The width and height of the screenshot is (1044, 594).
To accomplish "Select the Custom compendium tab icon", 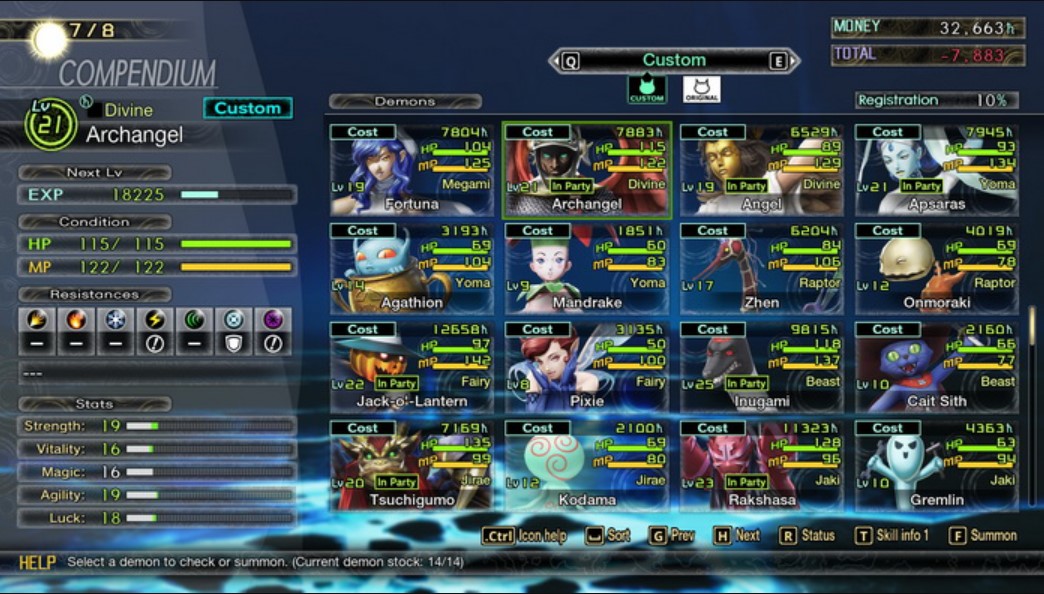I will point(647,90).
